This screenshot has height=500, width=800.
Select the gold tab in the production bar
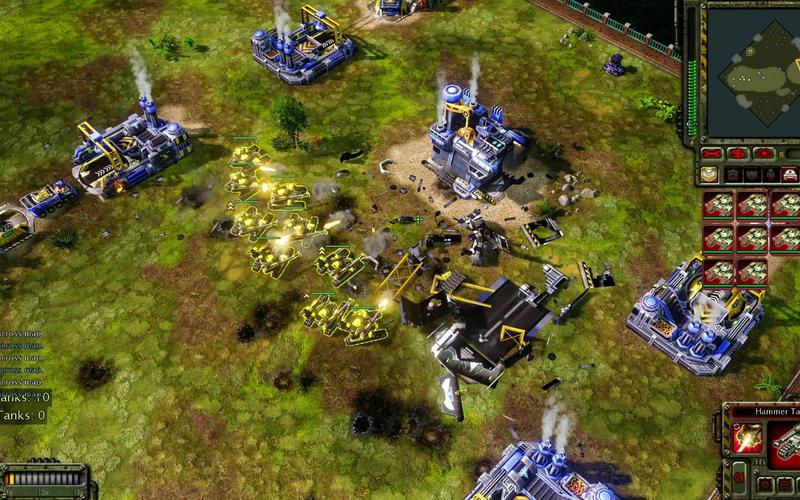tap(709, 174)
